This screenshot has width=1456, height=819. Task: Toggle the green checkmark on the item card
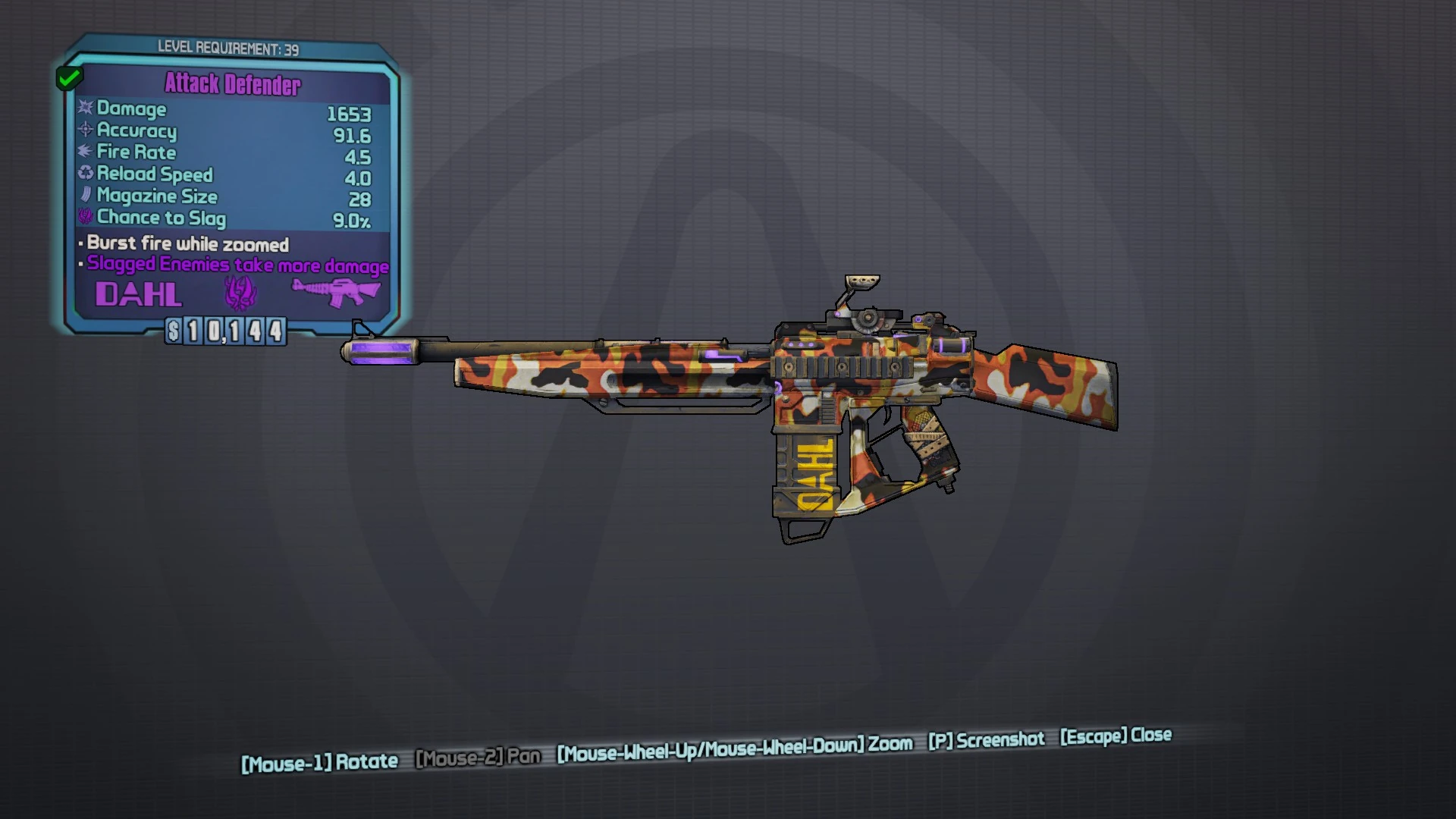(x=70, y=77)
